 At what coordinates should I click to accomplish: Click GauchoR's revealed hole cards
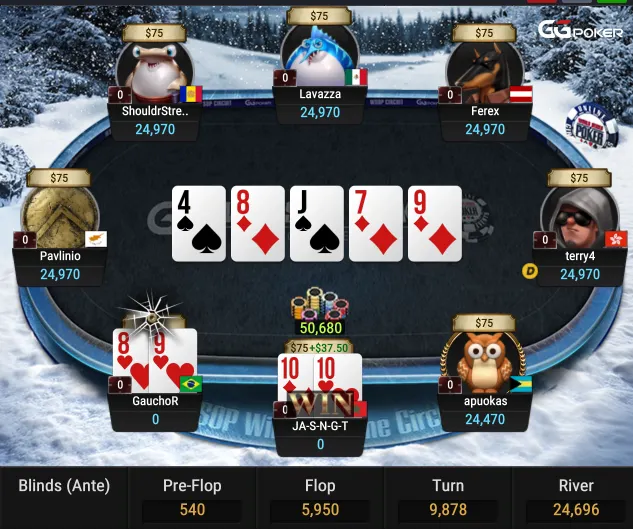point(153,359)
